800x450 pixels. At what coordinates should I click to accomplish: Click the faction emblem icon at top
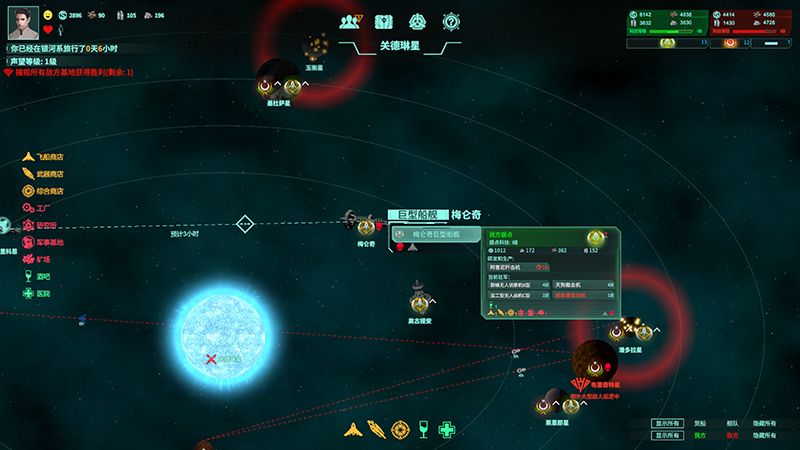(x=418, y=21)
